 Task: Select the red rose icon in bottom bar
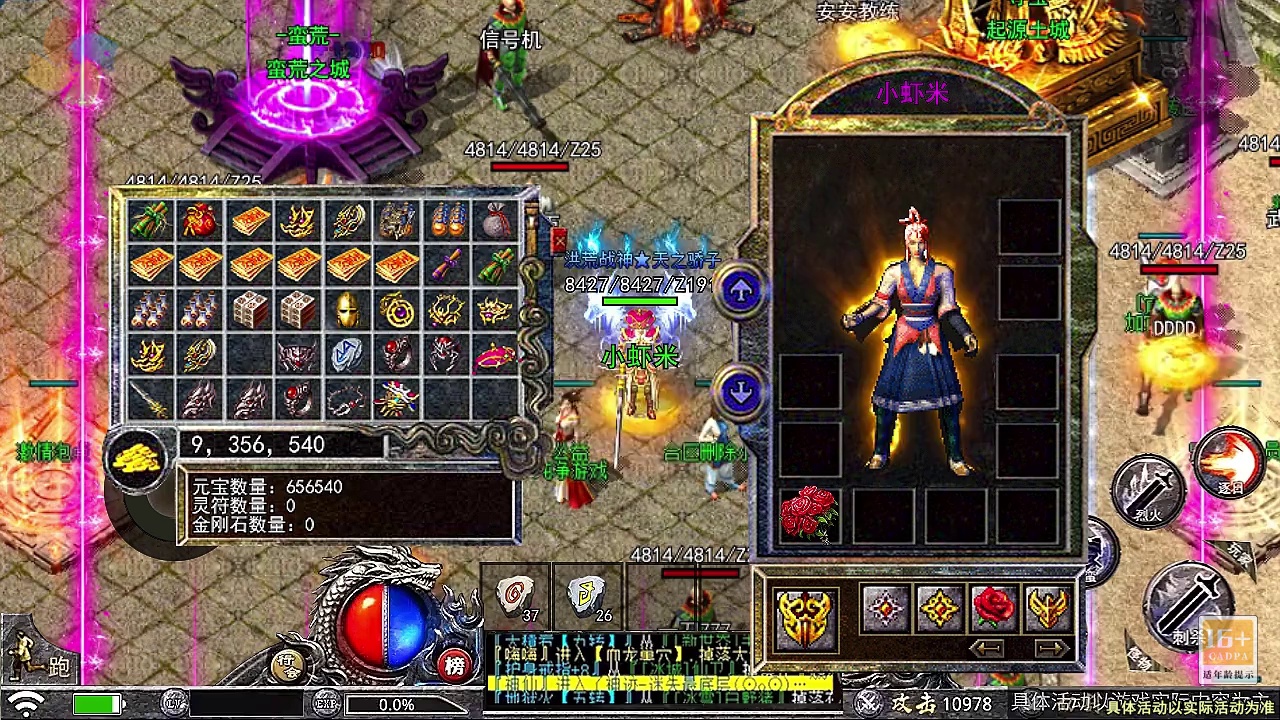point(993,607)
